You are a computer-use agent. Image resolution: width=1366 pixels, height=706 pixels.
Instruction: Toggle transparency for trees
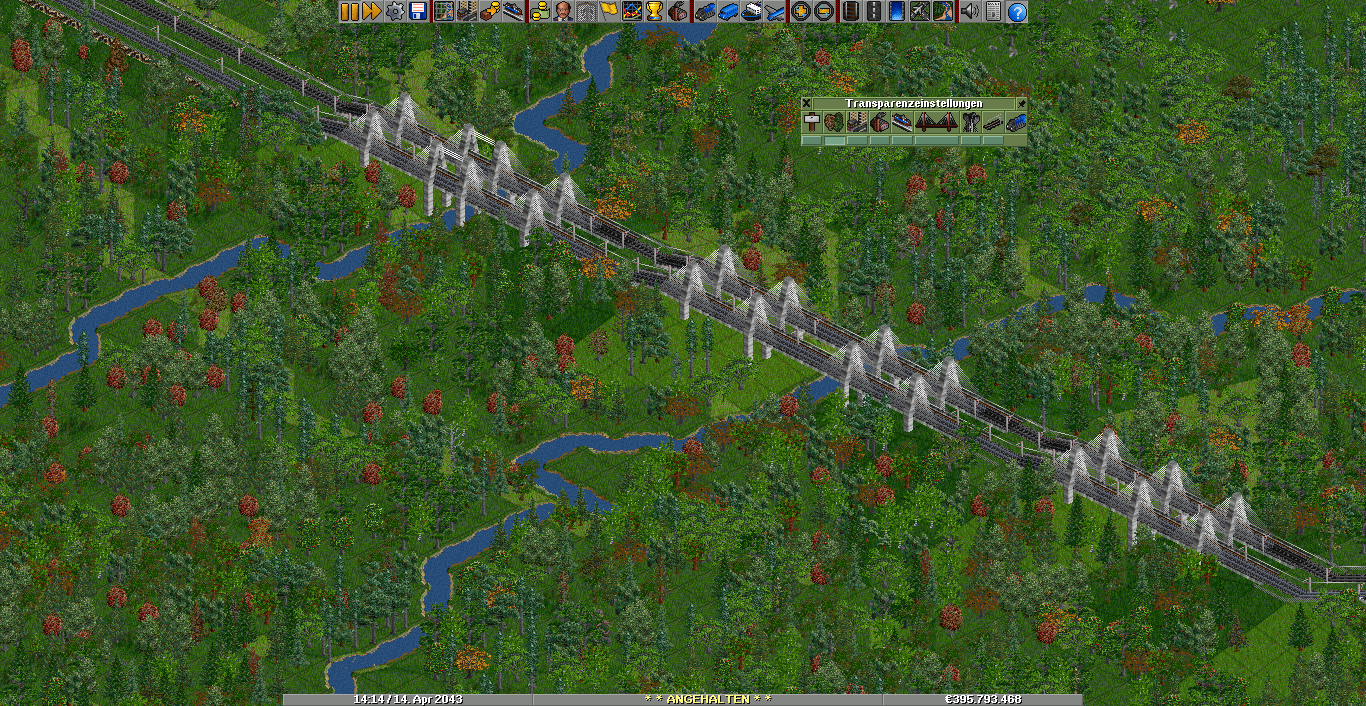tap(834, 122)
